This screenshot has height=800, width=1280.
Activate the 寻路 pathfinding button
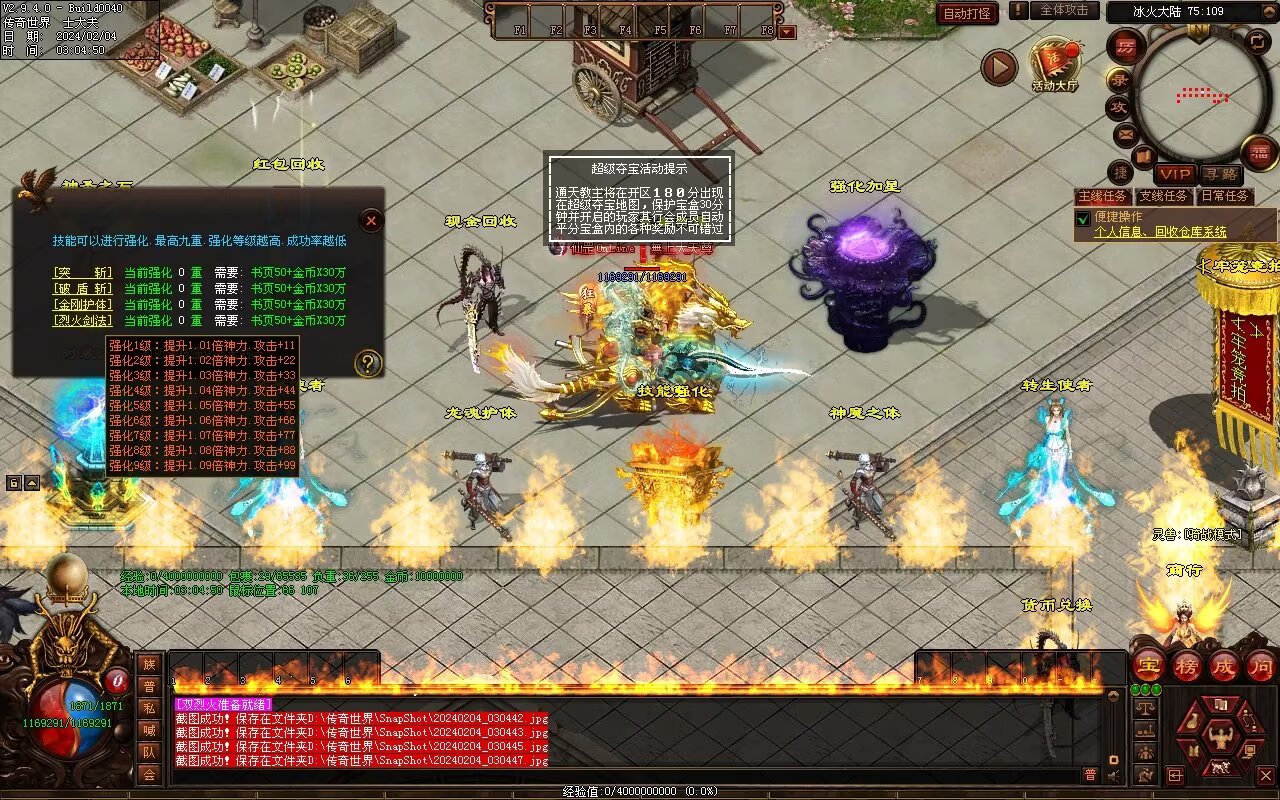[1220, 174]
